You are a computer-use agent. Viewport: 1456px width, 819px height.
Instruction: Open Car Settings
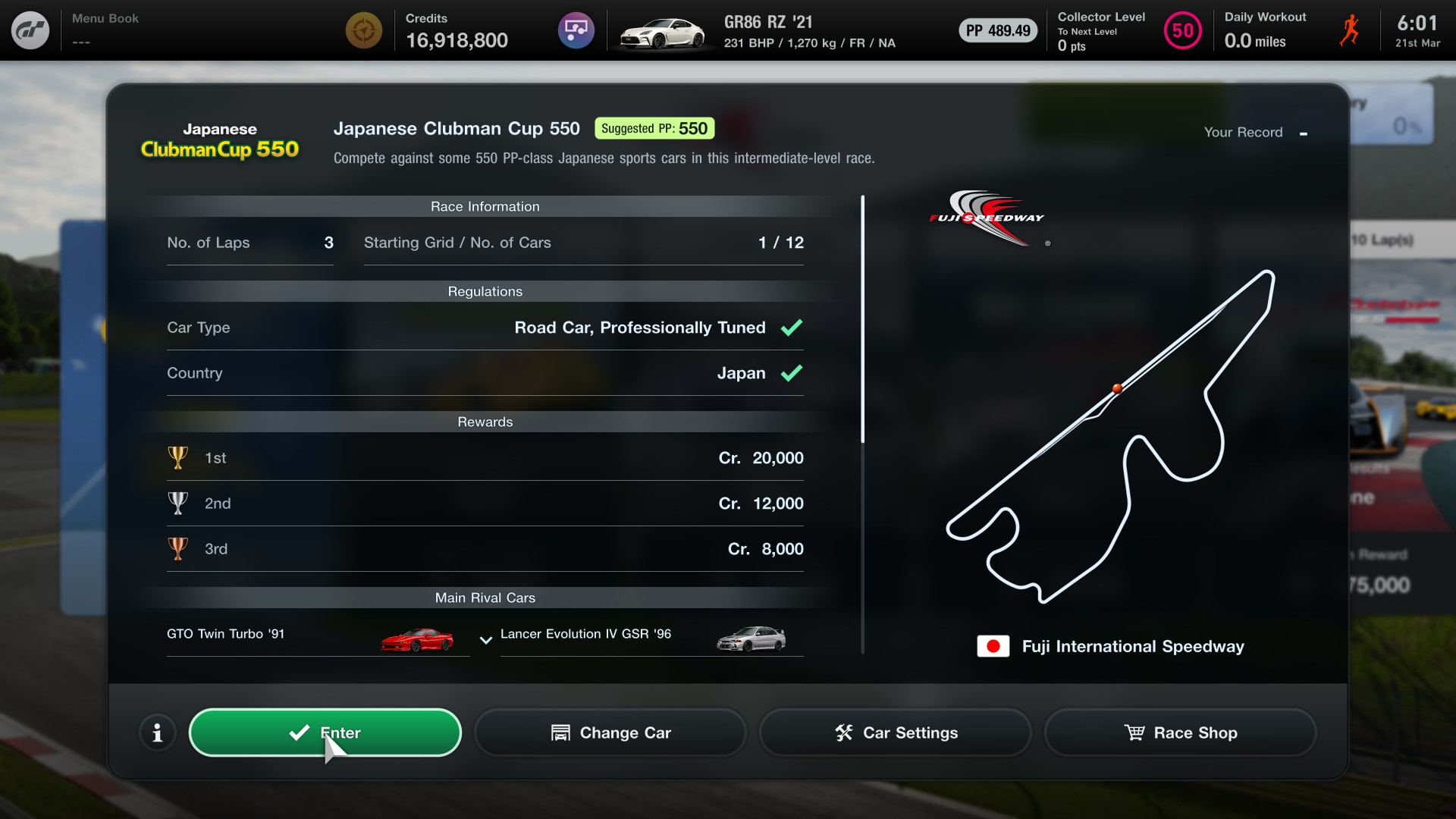895,733
